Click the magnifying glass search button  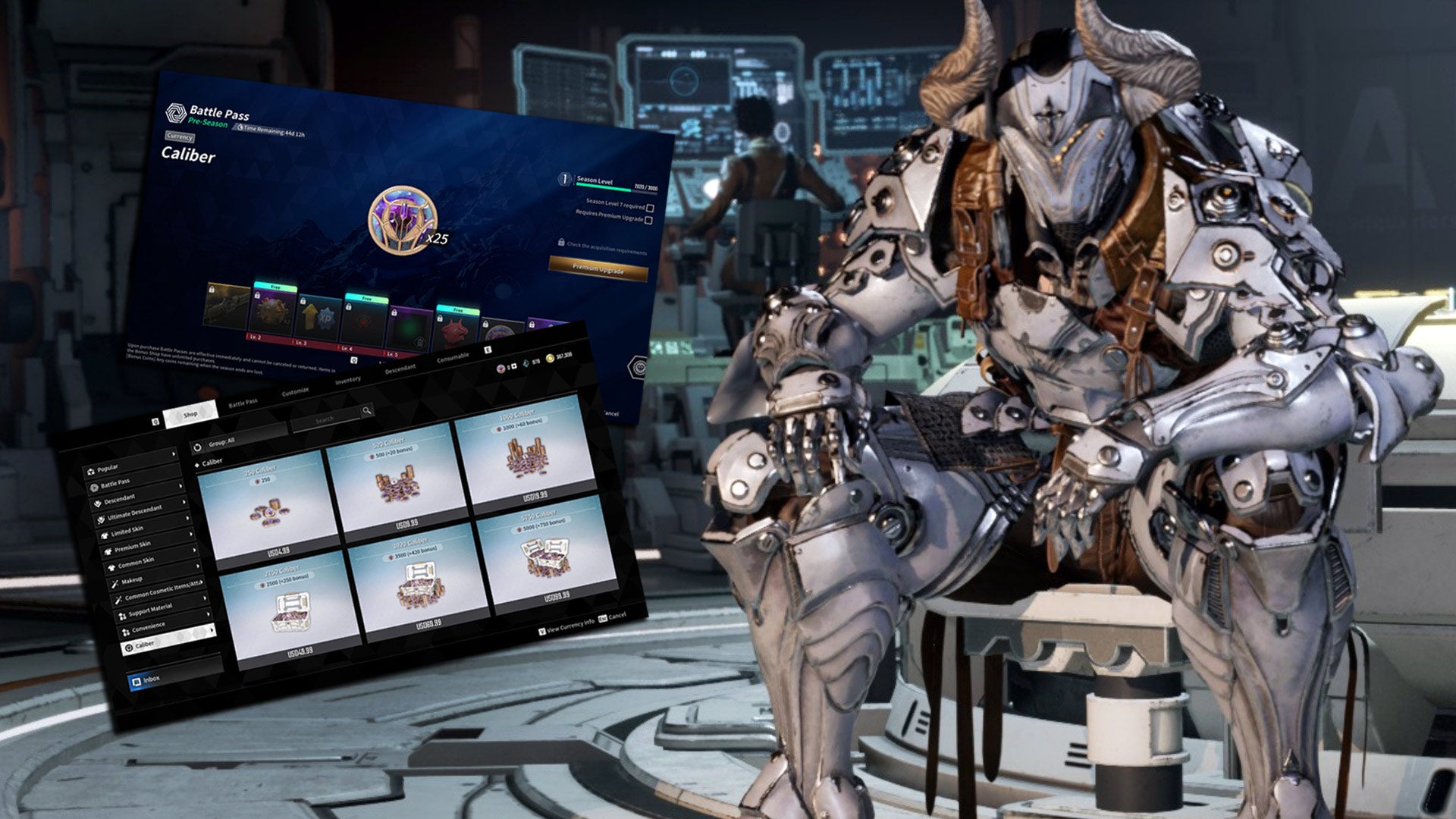pyautogui.click(x=366, y=410)
